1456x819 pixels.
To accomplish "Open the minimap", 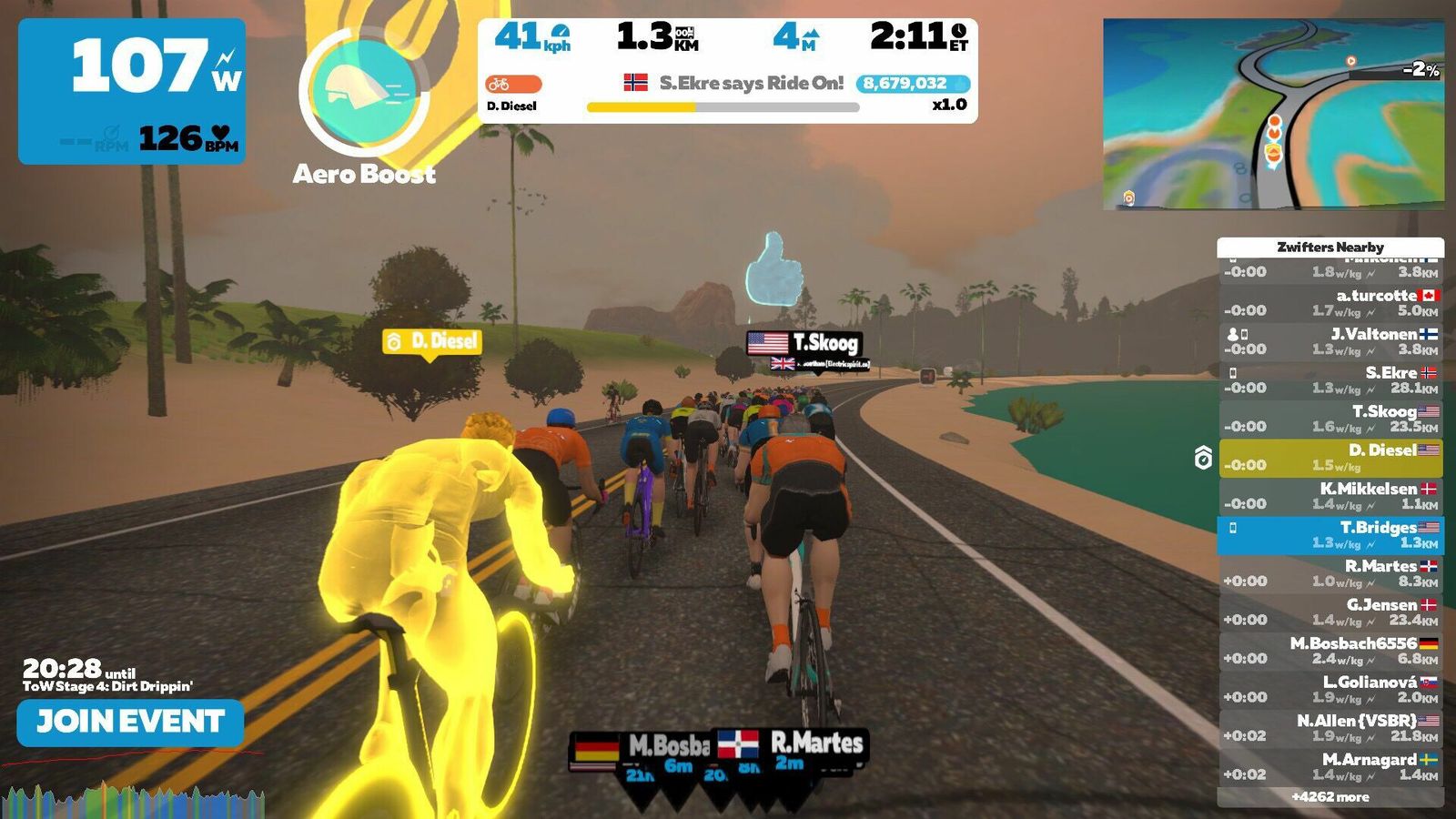I will (x=1273, y=114).
